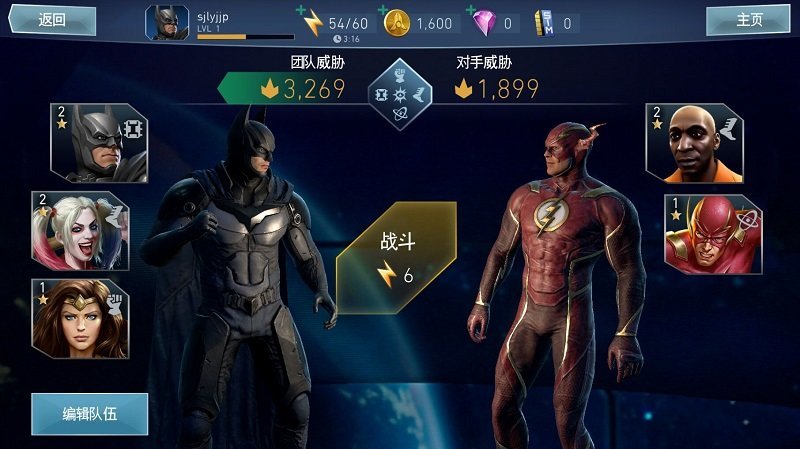
Task: Select the Wonder Woman team portrait
Action: coord(80,317)
